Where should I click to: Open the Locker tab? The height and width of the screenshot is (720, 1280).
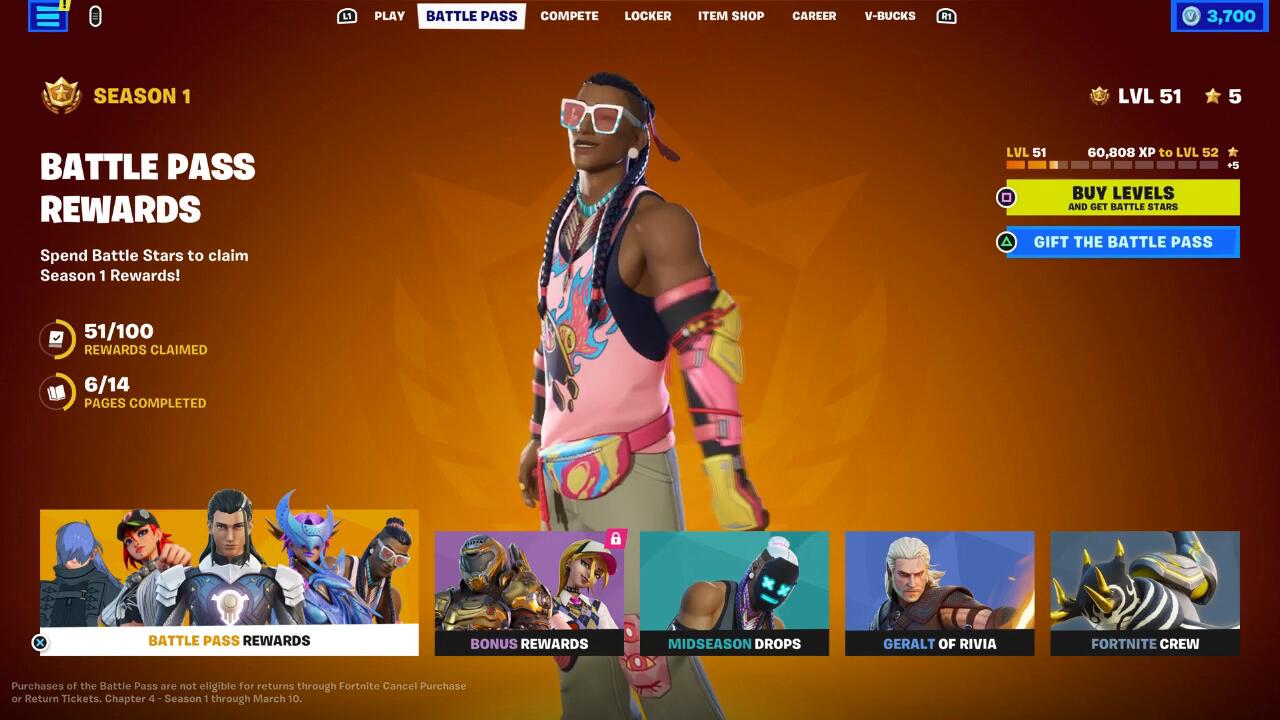coord(647,16)
